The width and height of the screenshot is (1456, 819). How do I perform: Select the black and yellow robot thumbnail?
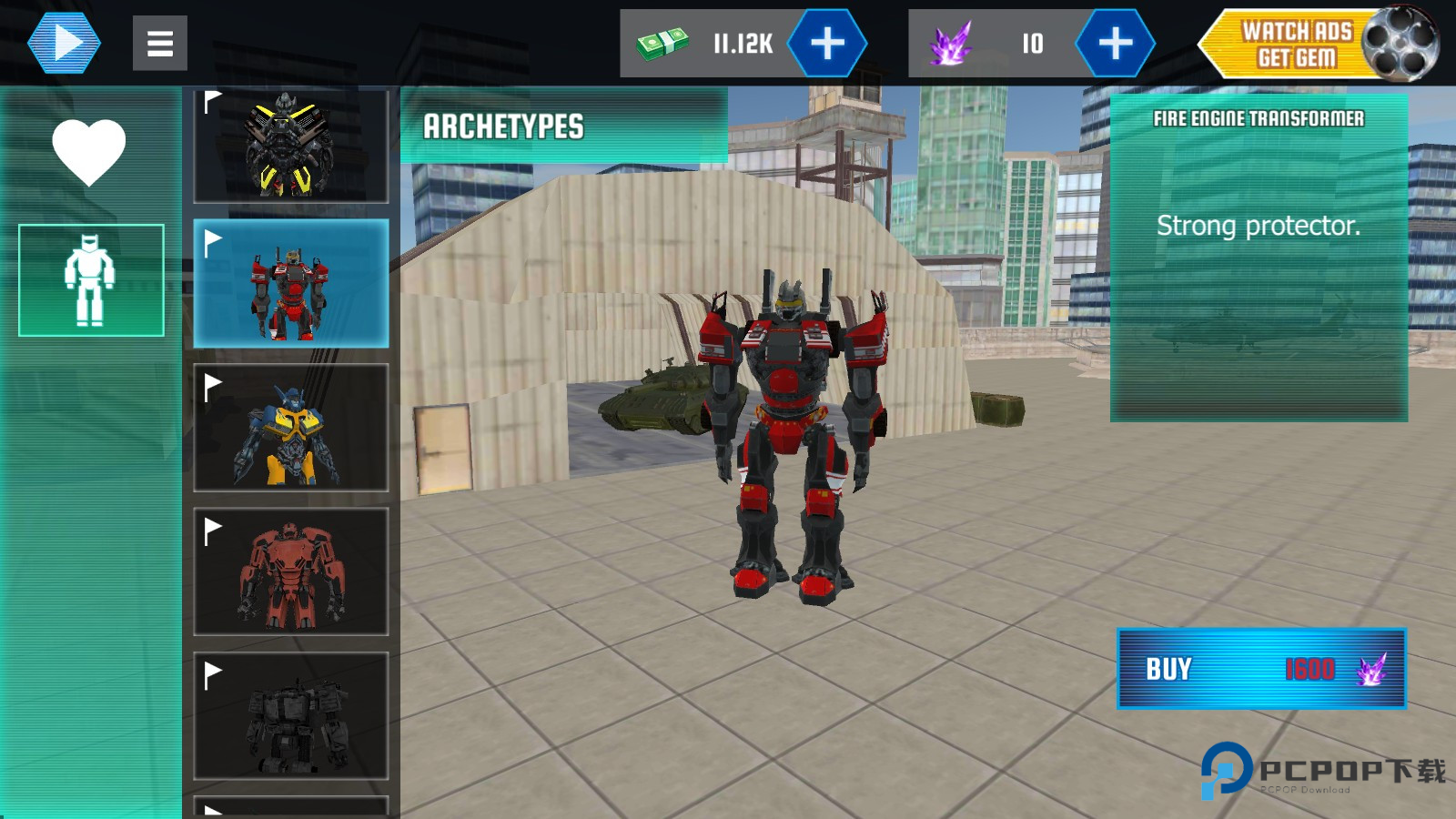(291, 146)
